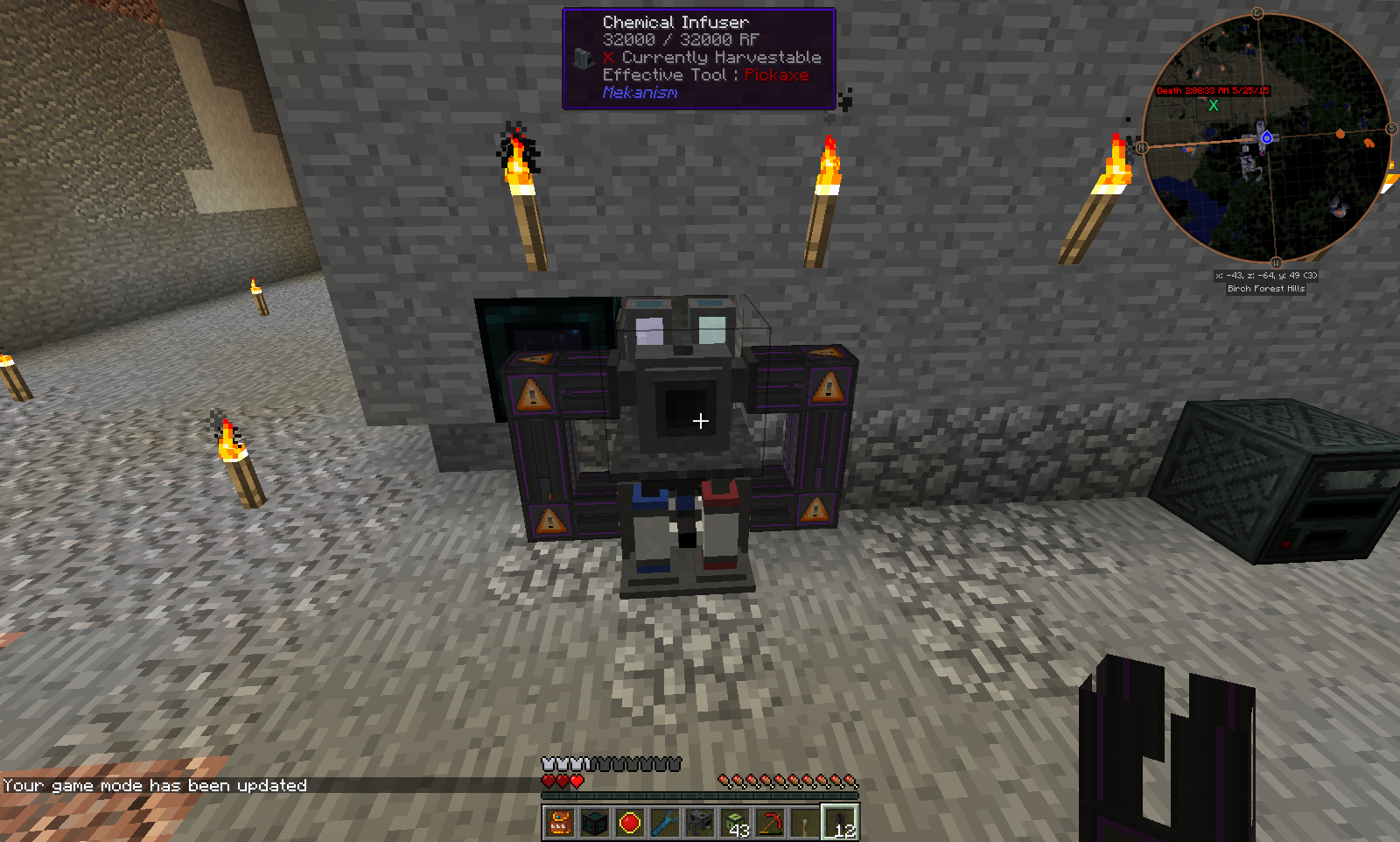Select the black machine frame cube slot
This screenshot has width=1400, height=842.
click(595, 823)
